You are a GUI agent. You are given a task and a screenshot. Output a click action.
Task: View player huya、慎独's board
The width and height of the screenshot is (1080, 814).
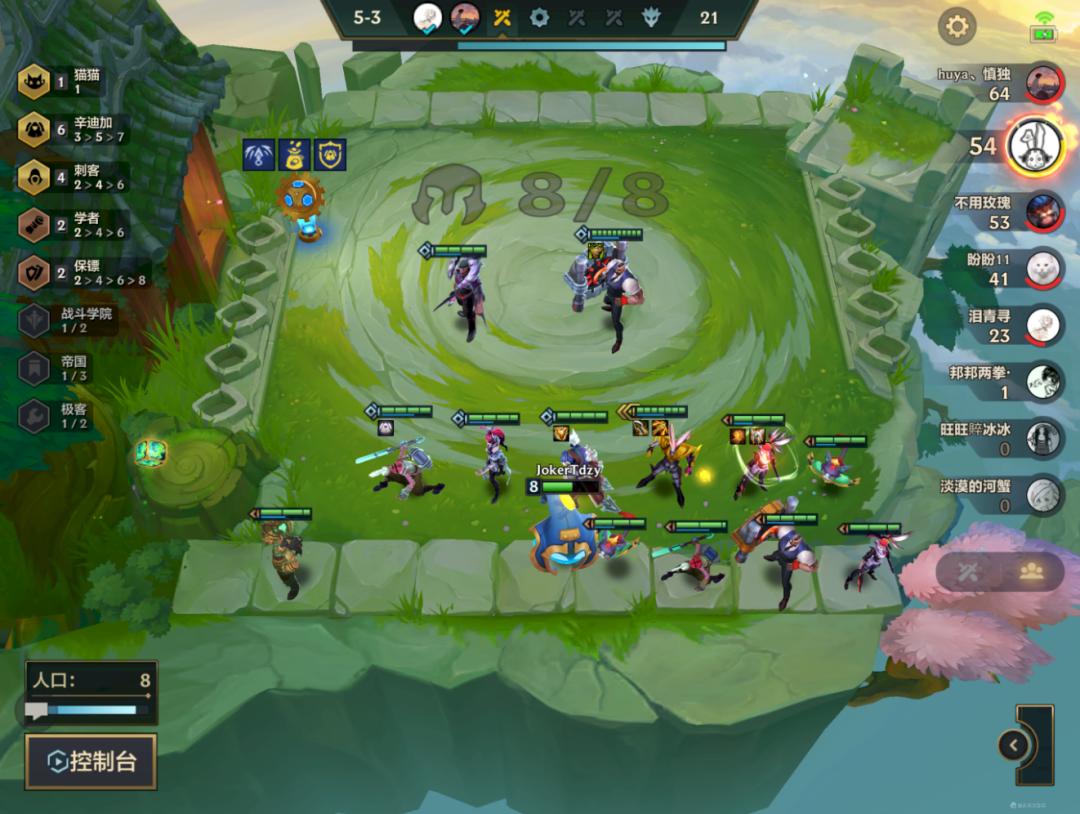(1043, 84)
